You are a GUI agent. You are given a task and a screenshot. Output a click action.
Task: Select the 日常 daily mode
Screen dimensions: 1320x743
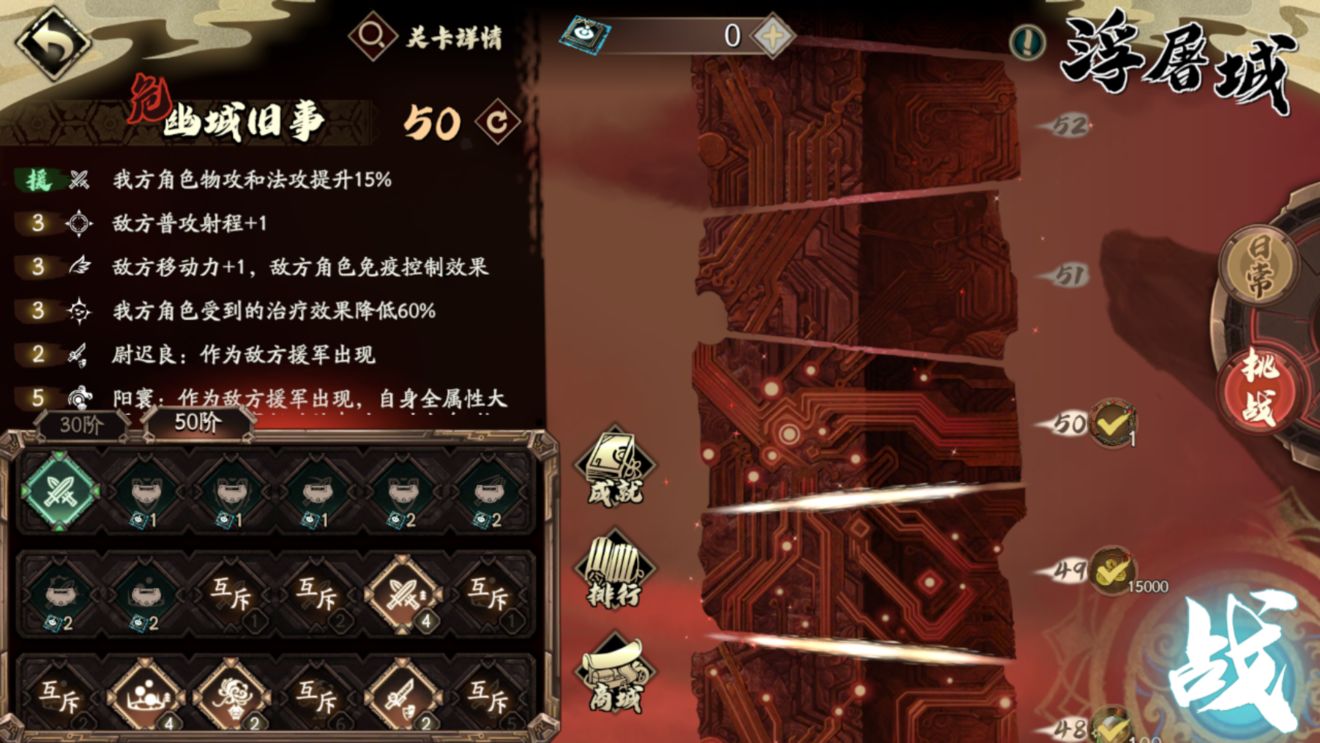click(1259, 270)
